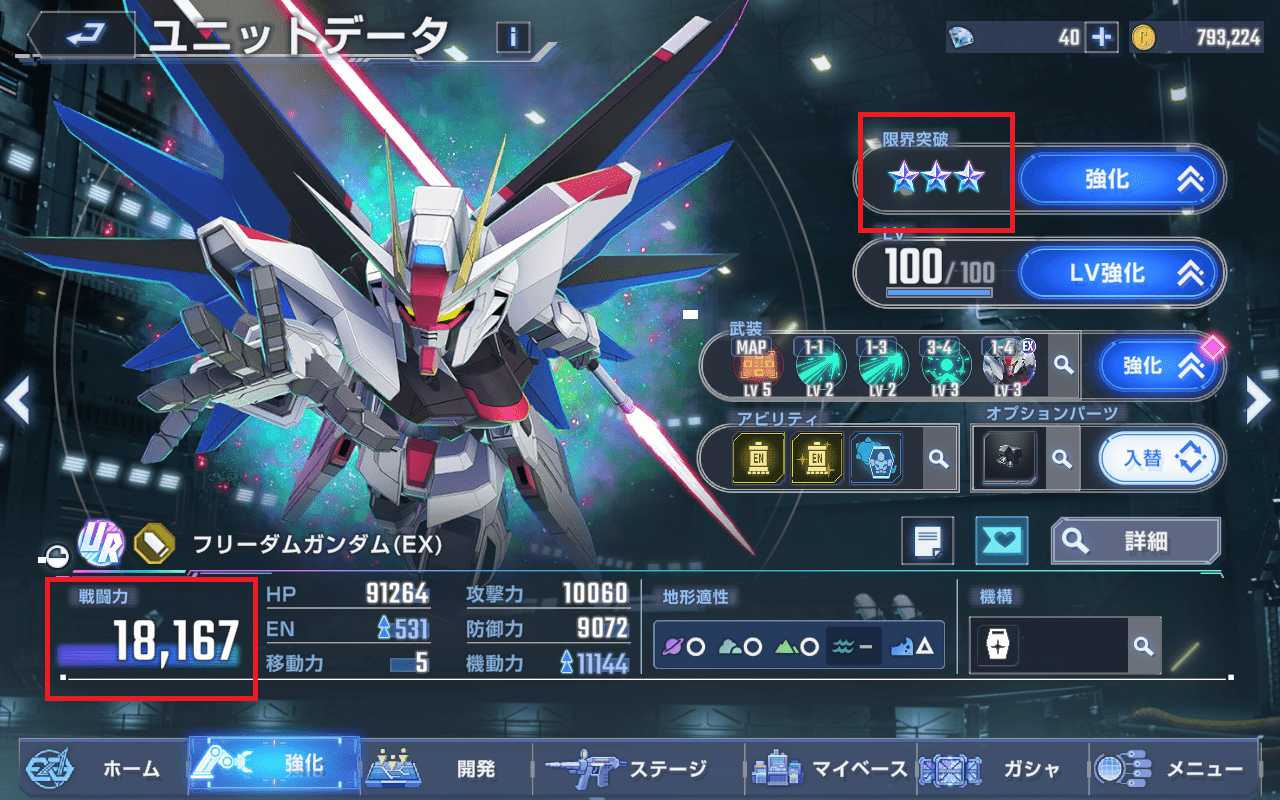Screen dimensions: 1280x800
Task: Show the next unit with right arrow
Action: click(x=1257, y=401)
